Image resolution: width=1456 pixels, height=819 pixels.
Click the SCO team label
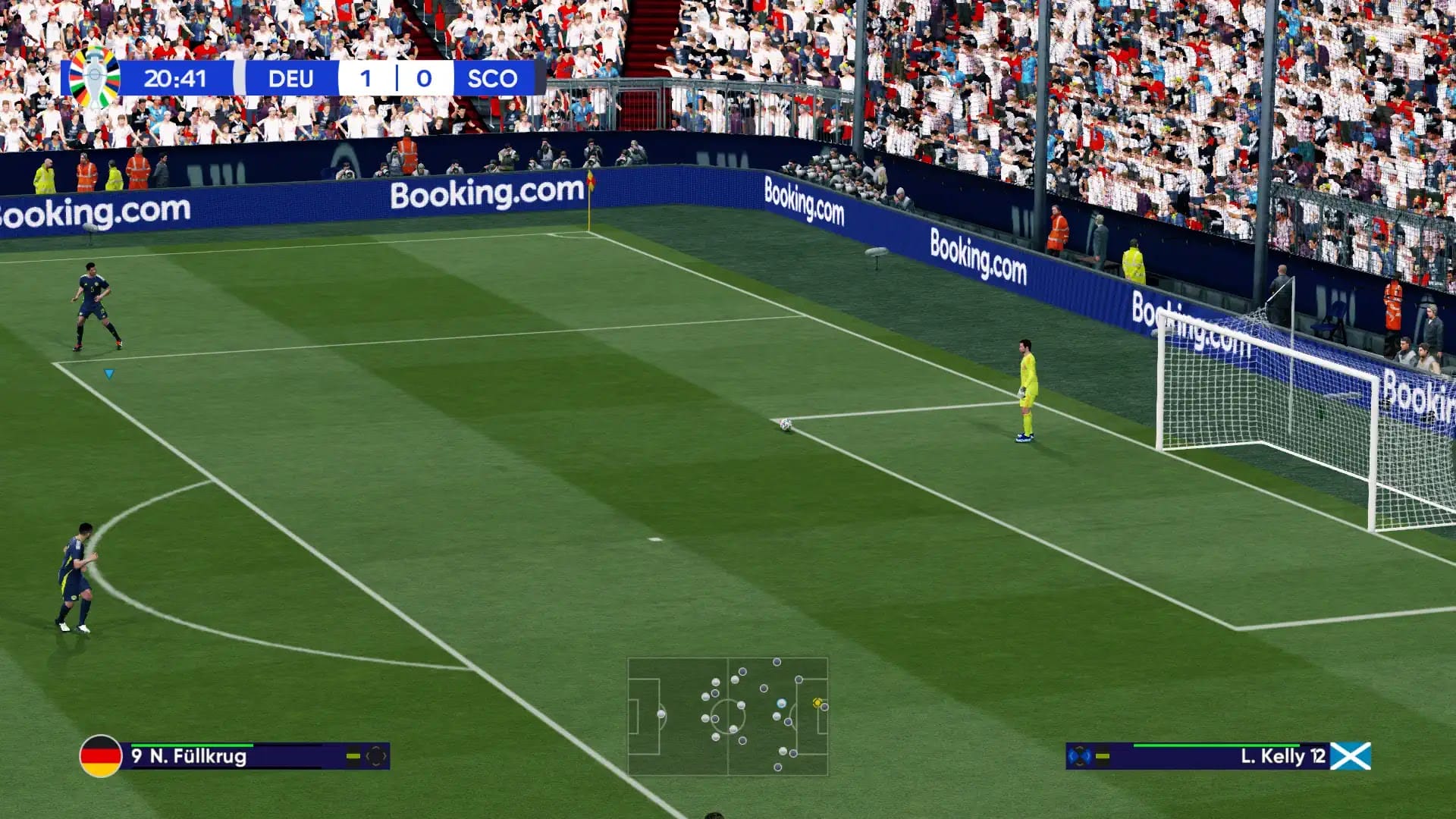click(x=492, y=78)
